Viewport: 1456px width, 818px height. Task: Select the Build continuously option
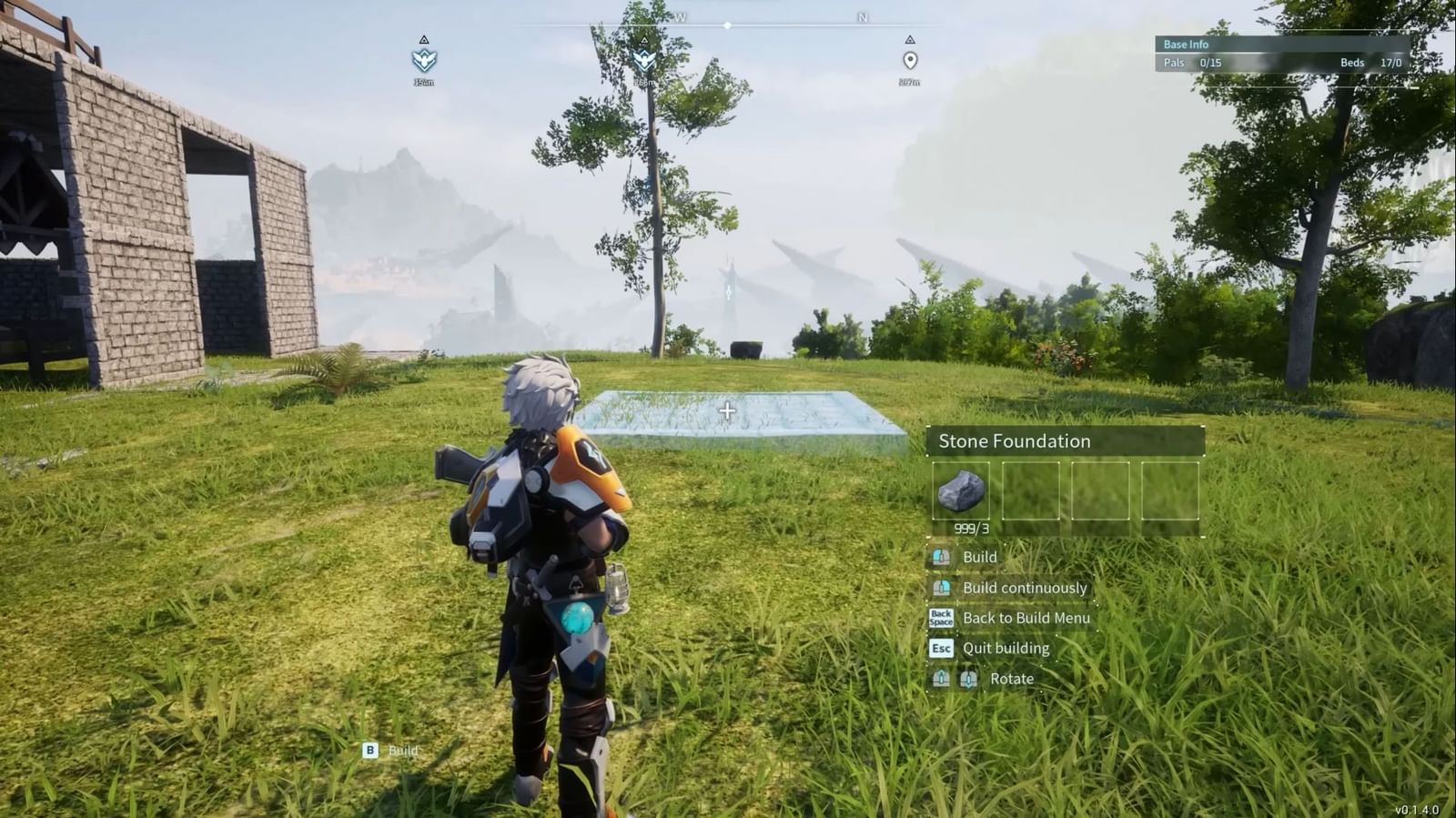click(x=1025, y=587)
